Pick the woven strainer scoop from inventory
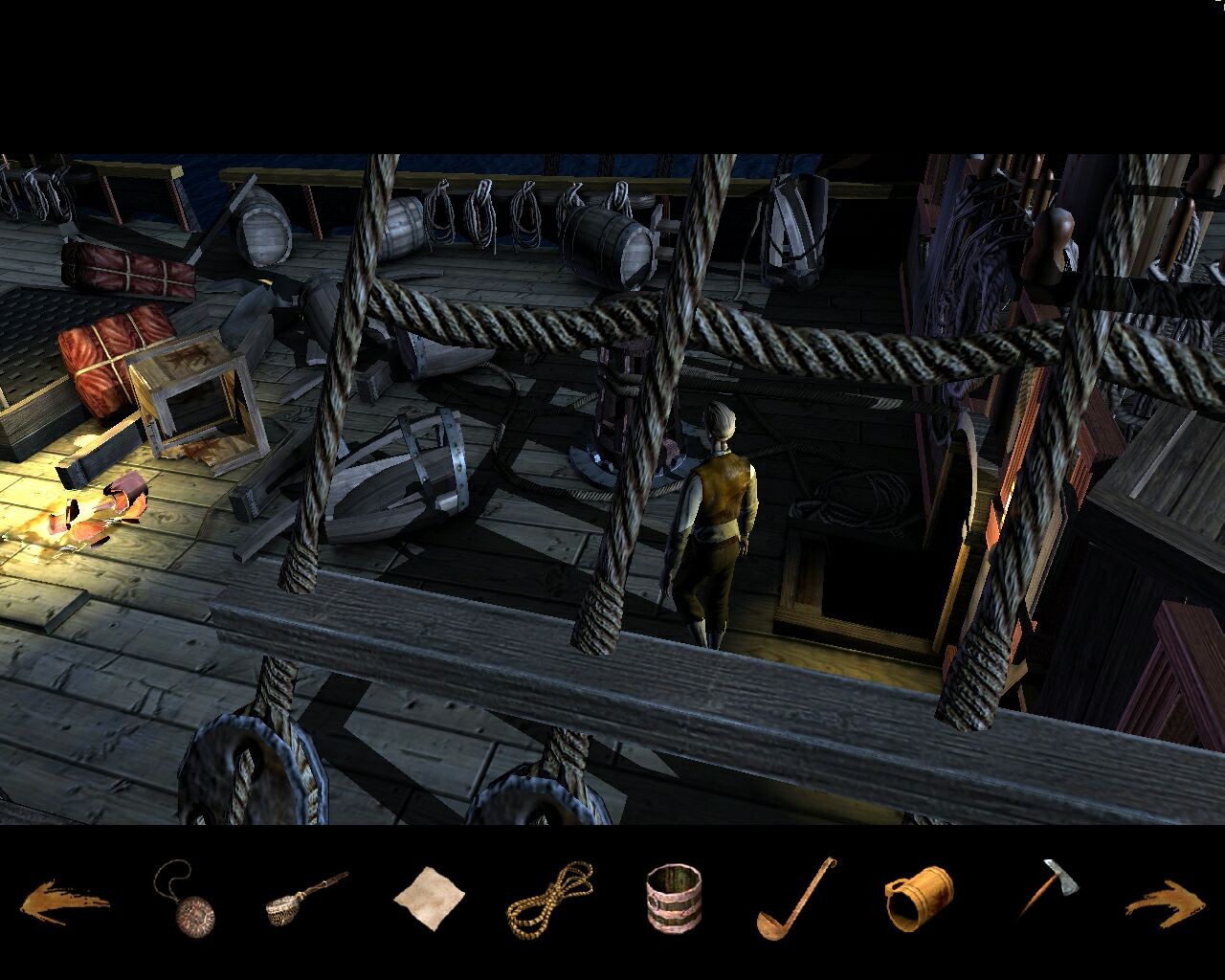 [x=301, y=897]
